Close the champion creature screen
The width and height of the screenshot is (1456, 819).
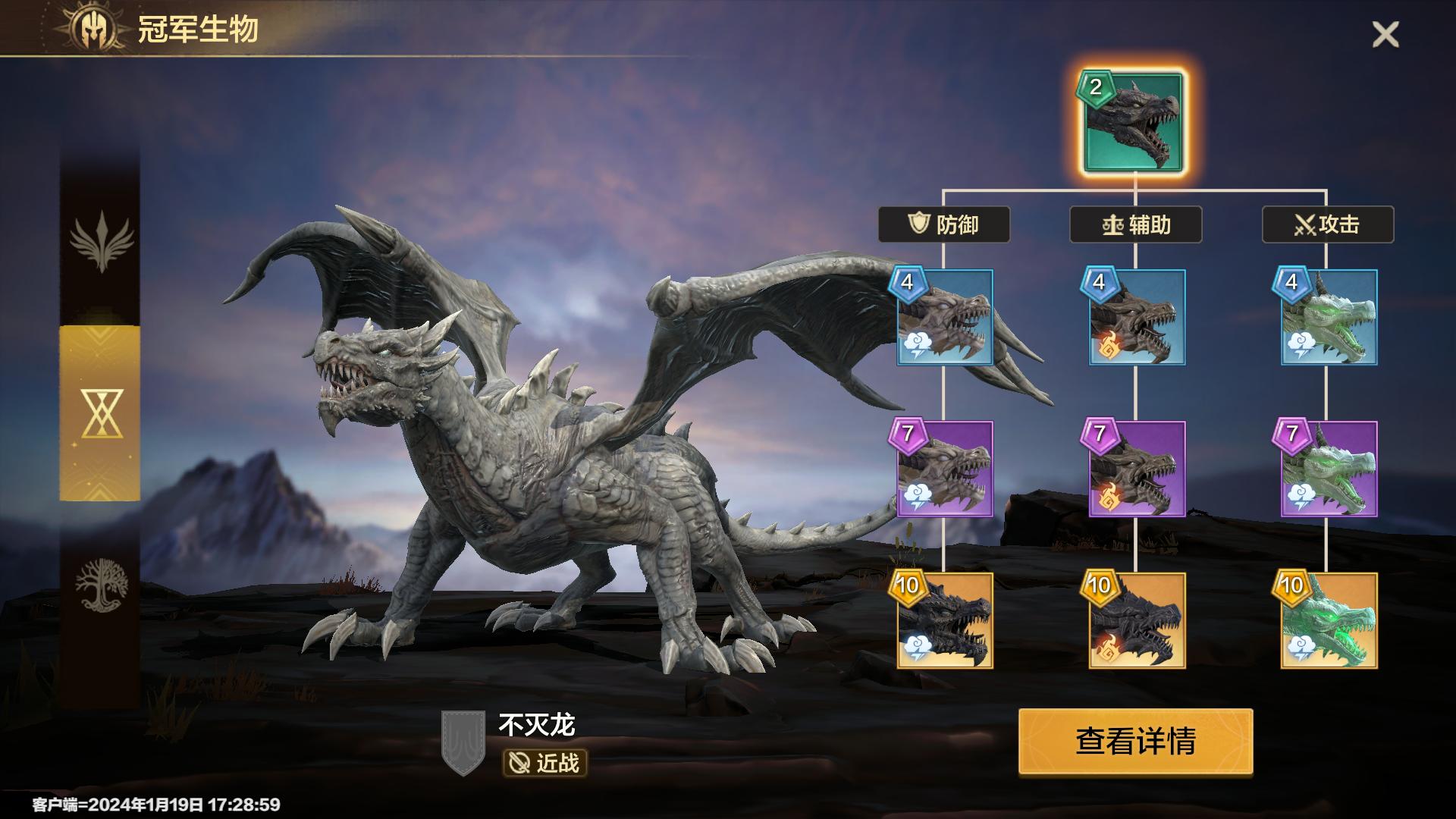(1385, 35)
